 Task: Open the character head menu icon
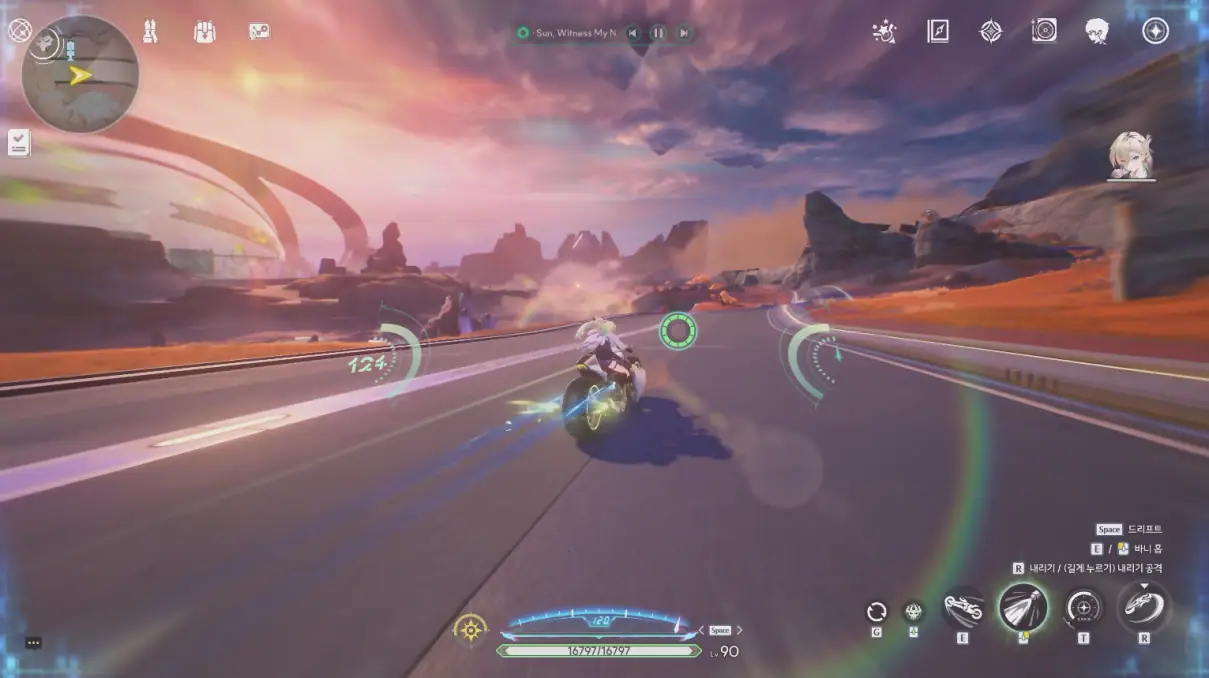(x=1097, y=32)
